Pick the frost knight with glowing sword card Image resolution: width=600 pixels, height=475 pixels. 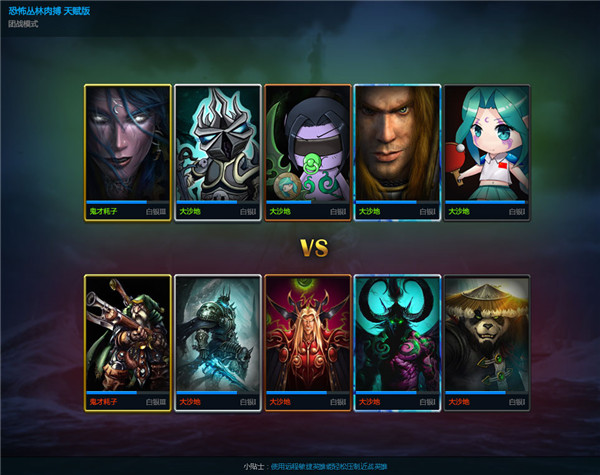(217, 335)
